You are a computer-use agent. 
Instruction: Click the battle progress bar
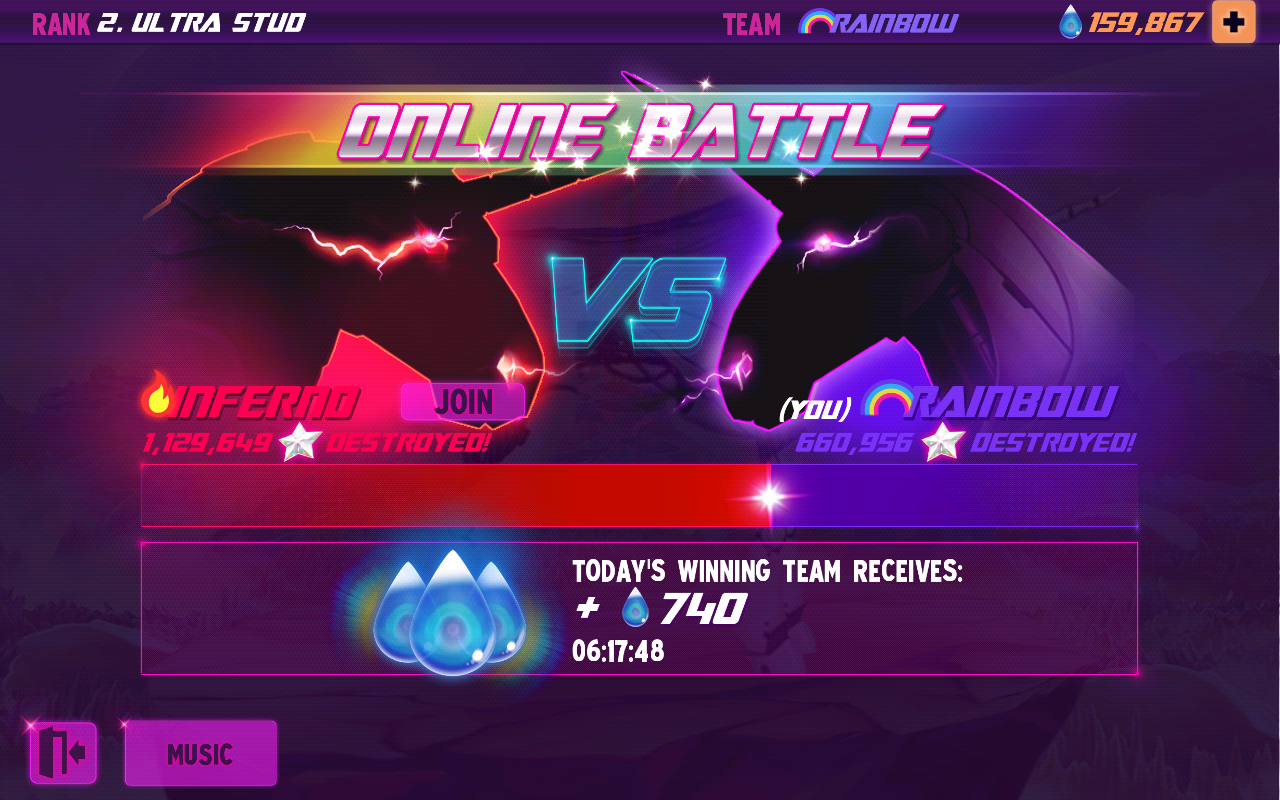[x=640, y=495]
